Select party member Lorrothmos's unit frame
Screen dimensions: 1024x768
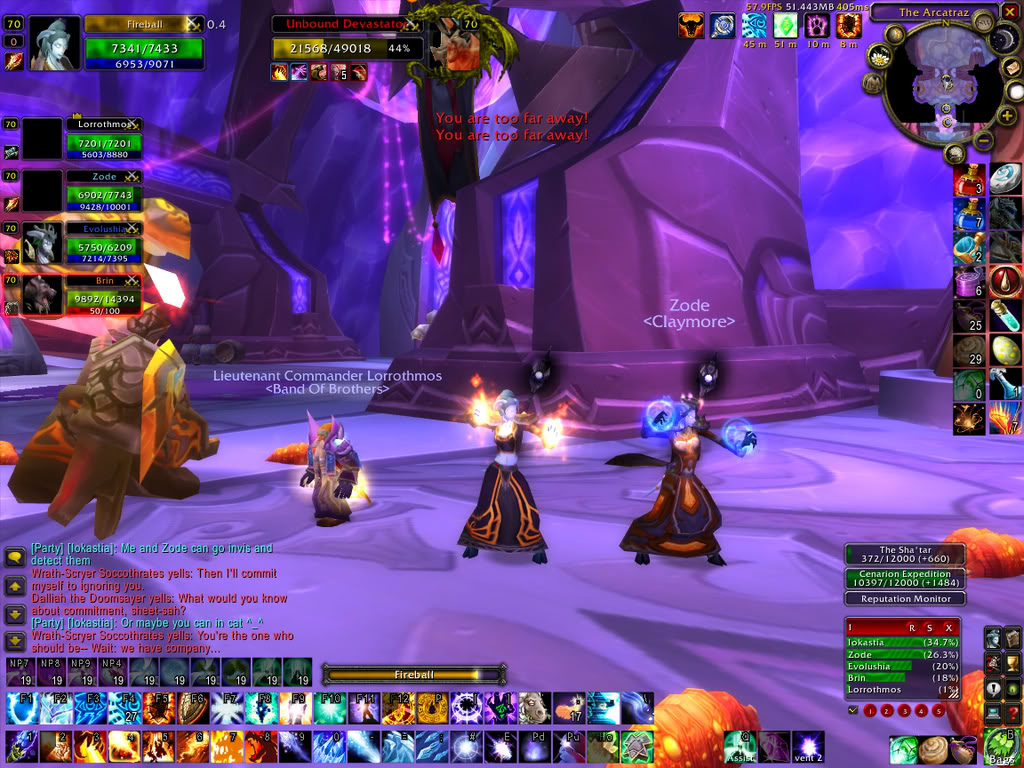pos(103,138)
